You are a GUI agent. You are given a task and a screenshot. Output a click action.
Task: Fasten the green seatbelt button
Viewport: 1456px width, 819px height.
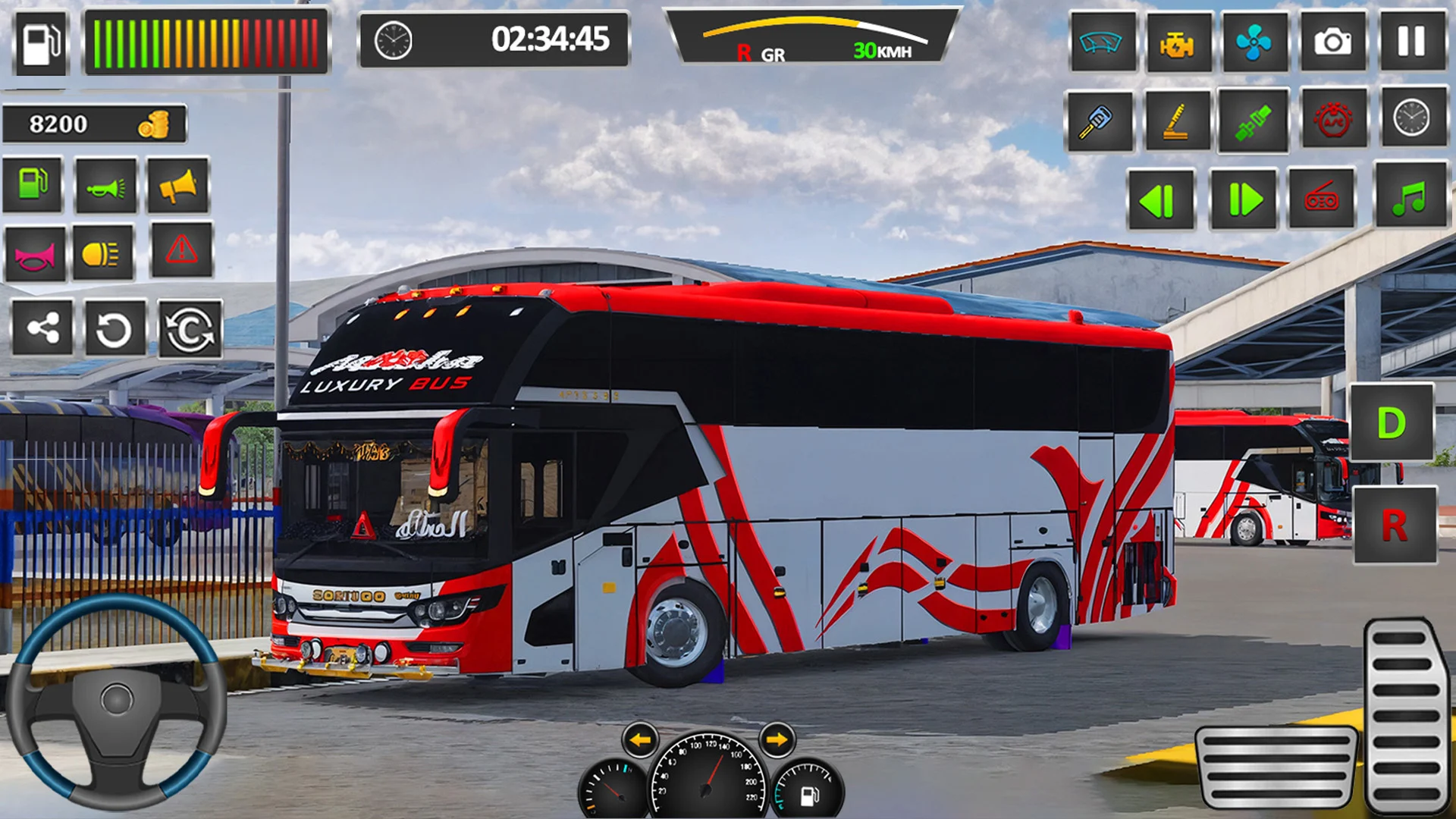(1253, 121)
